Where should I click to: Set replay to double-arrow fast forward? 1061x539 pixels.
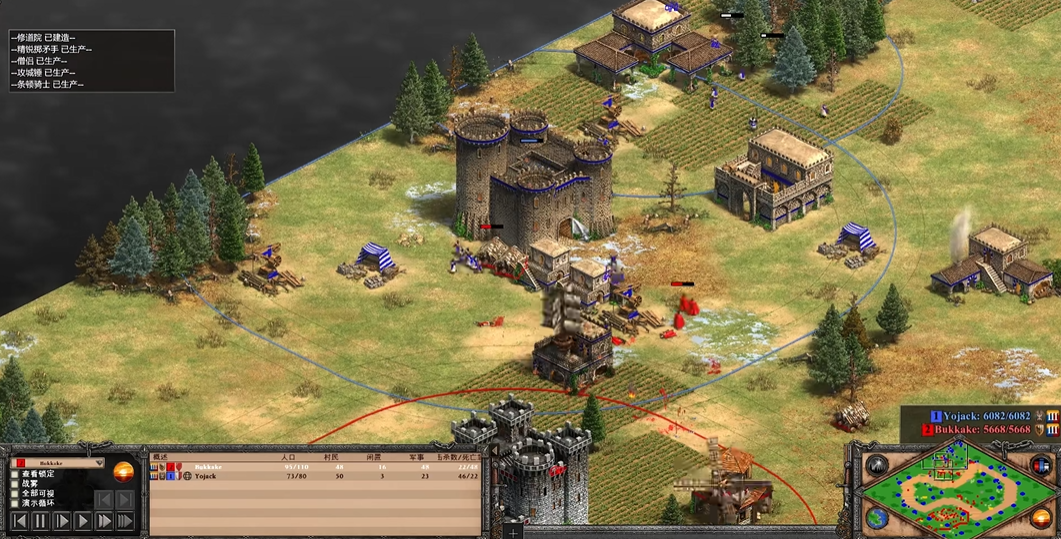[104, 521]
